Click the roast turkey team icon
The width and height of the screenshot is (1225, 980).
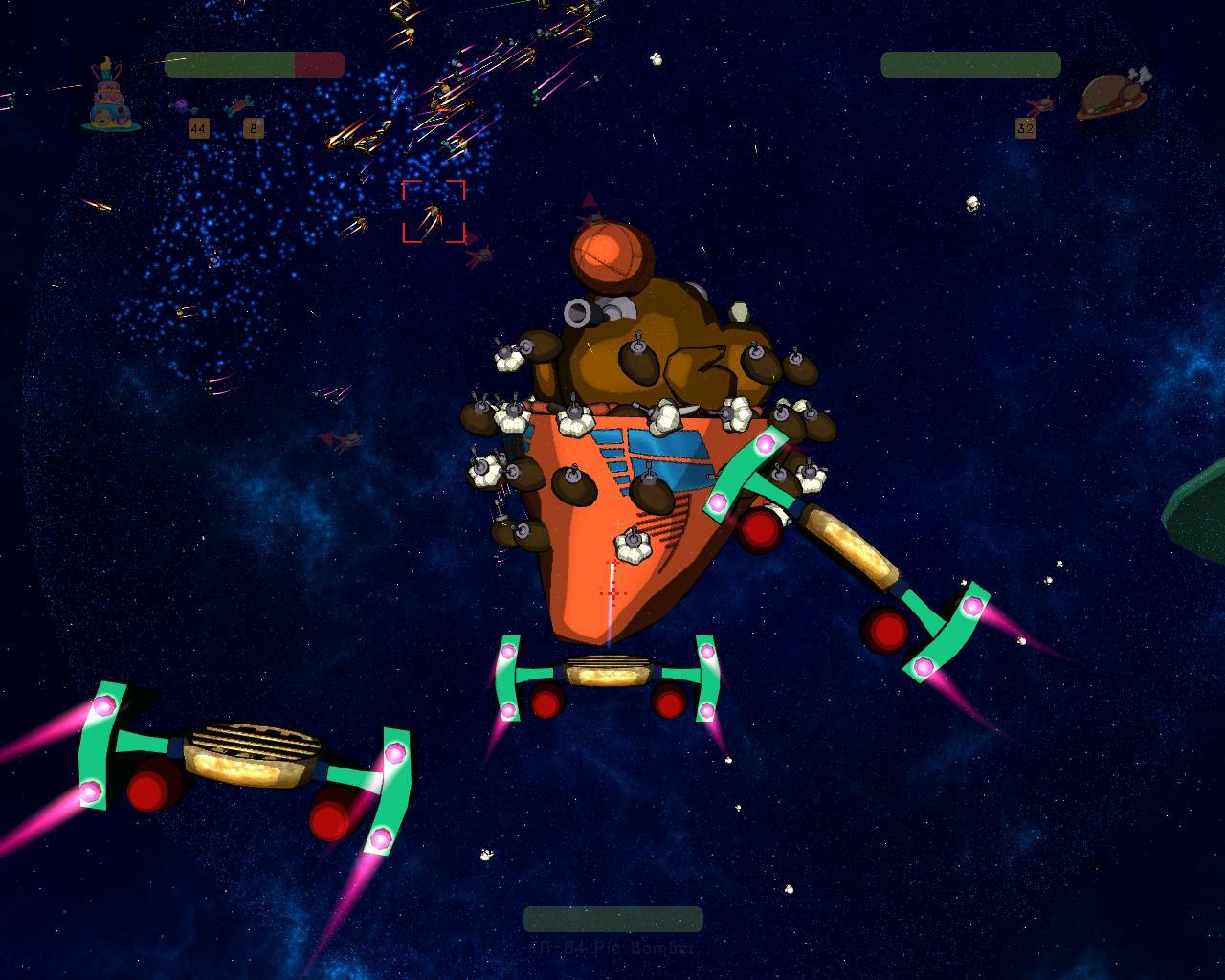click(1112, 95)
